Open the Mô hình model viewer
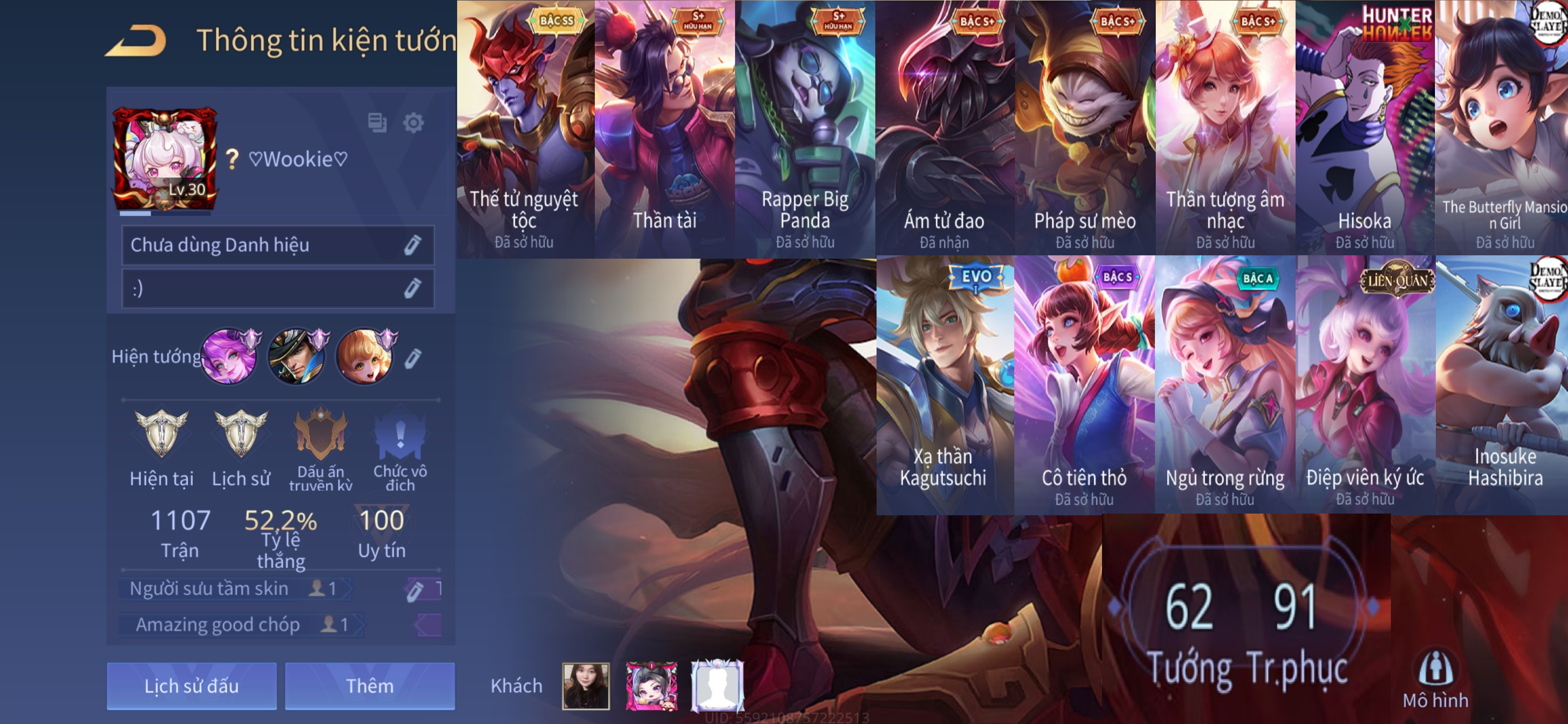The height and width of the screenshot is (724, 1568). coord(1435,679)
